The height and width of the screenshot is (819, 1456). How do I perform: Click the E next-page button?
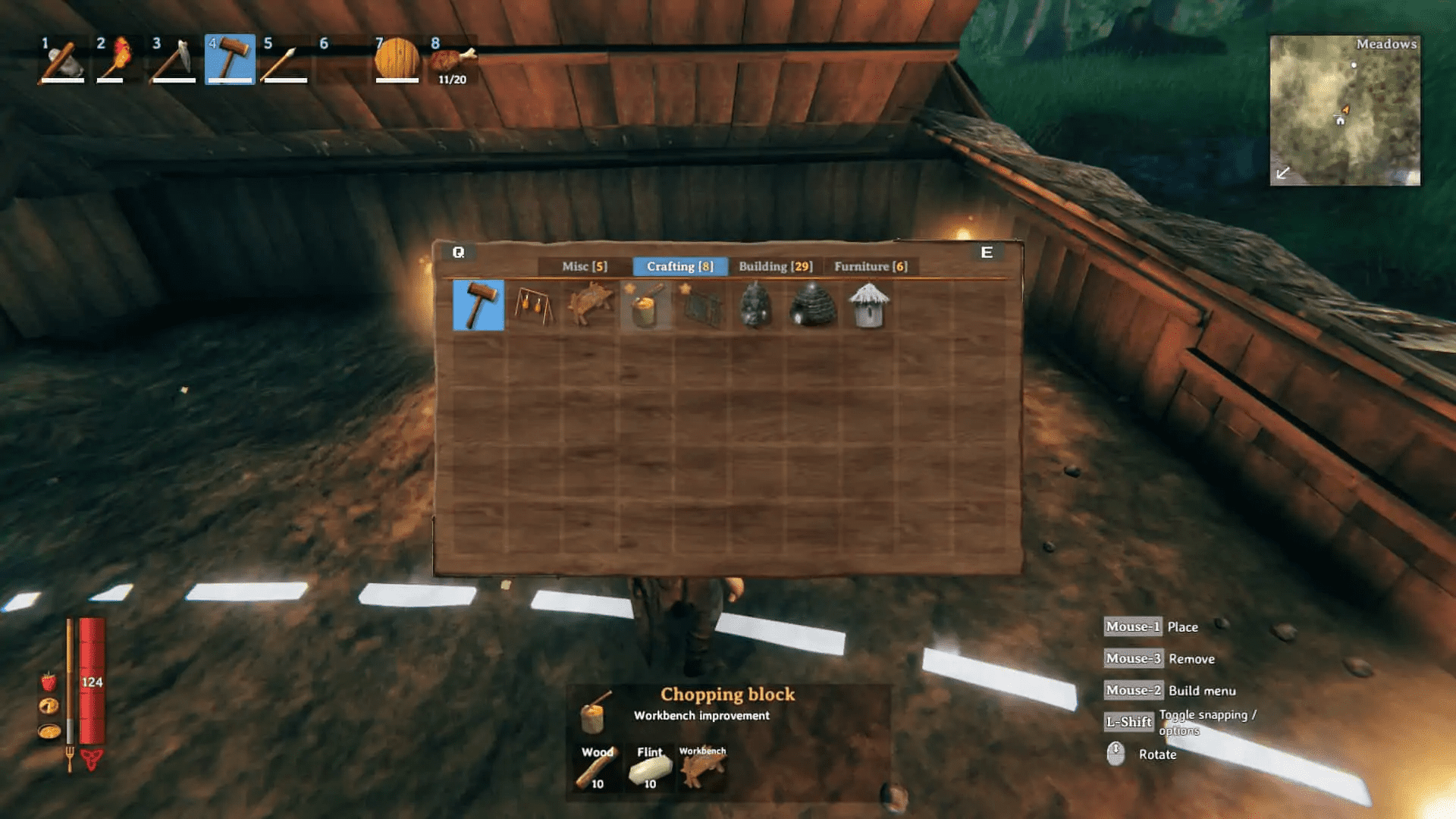click(987, 252)
